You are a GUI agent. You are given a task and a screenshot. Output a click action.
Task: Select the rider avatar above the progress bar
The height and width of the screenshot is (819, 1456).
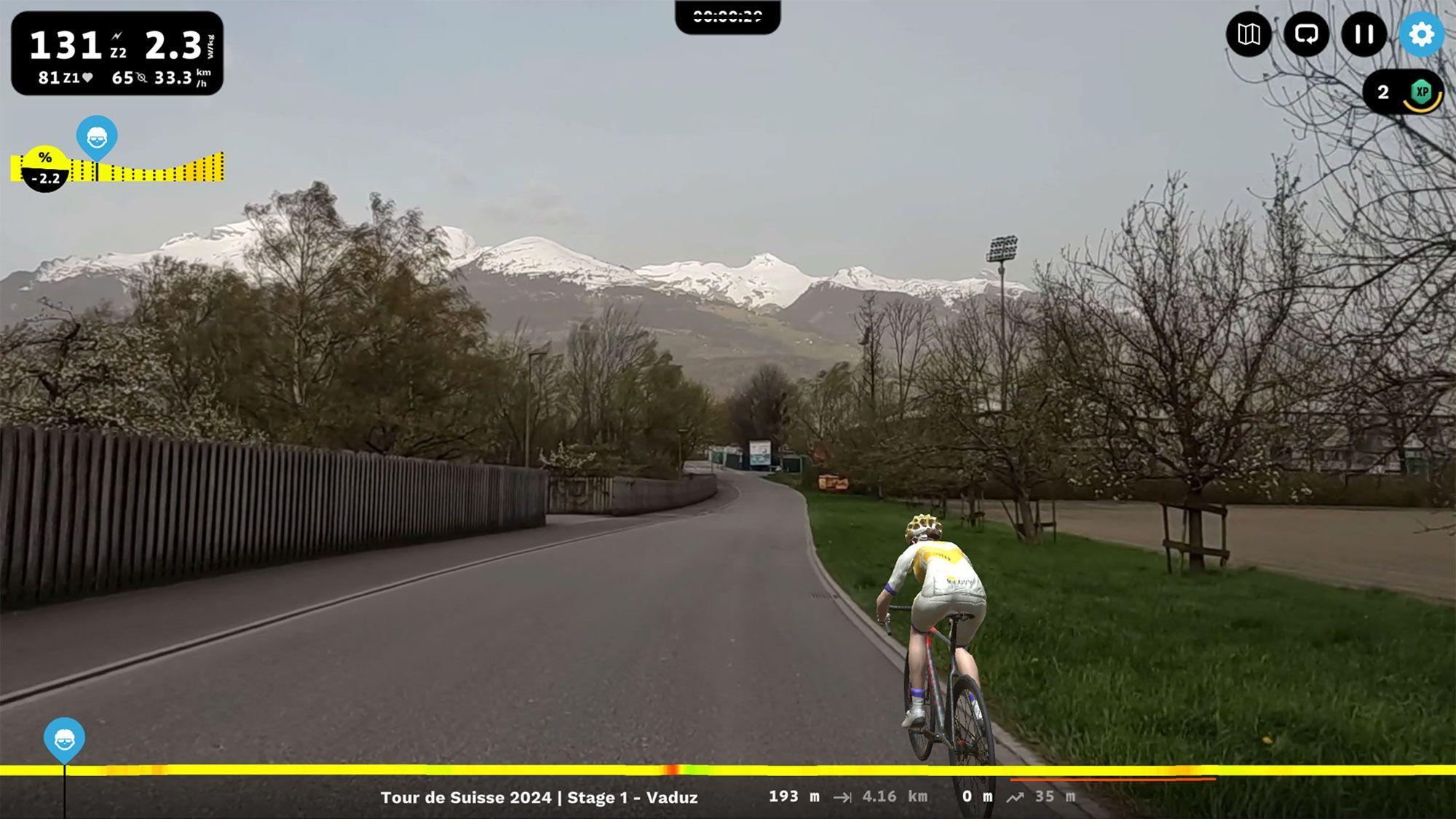(64, 737)
